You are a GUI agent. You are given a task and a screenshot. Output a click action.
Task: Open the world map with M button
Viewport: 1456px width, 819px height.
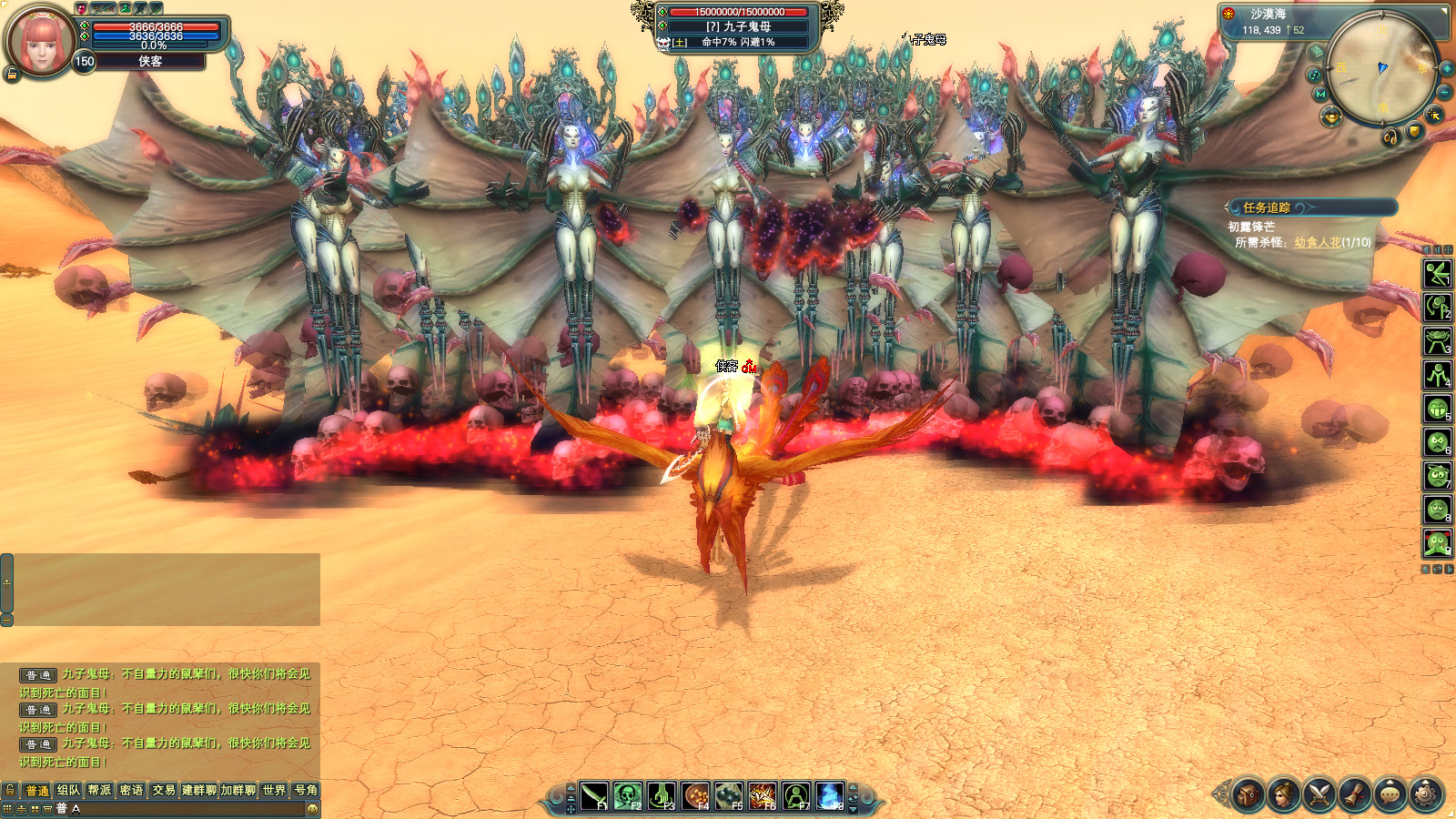click(1320, 94)
